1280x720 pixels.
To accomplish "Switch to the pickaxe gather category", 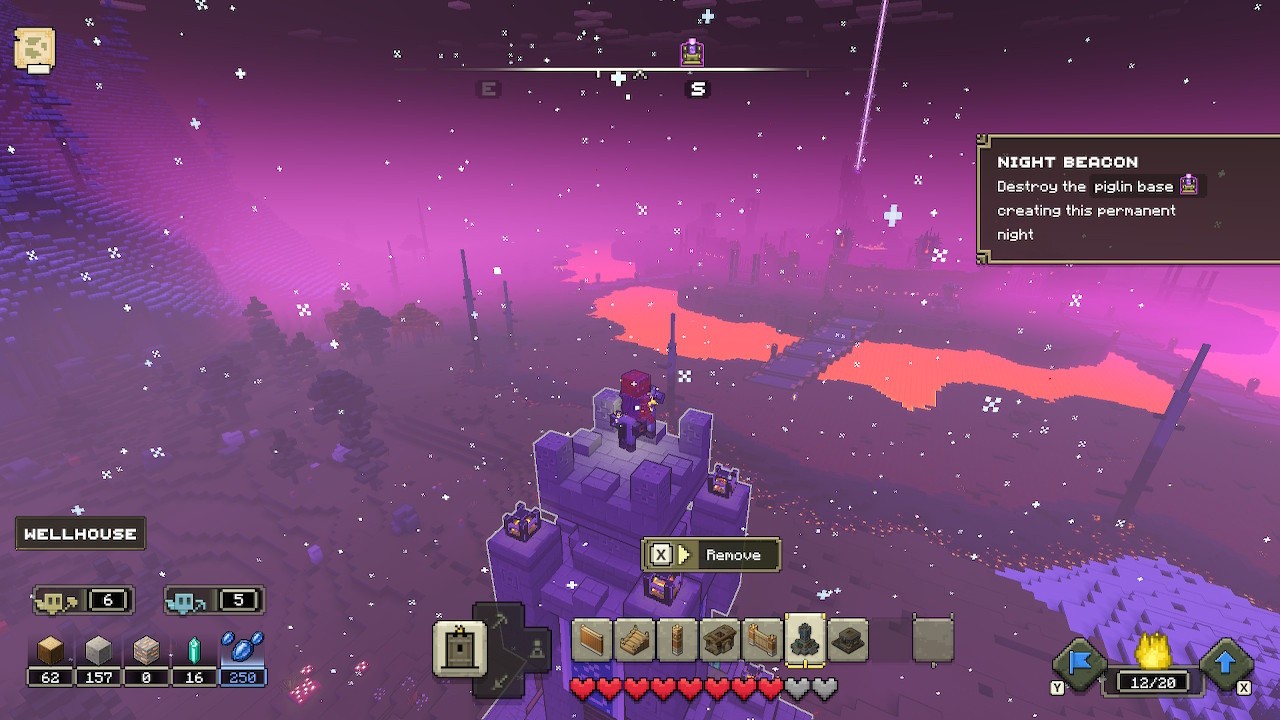I will click(x=498, y=622).
